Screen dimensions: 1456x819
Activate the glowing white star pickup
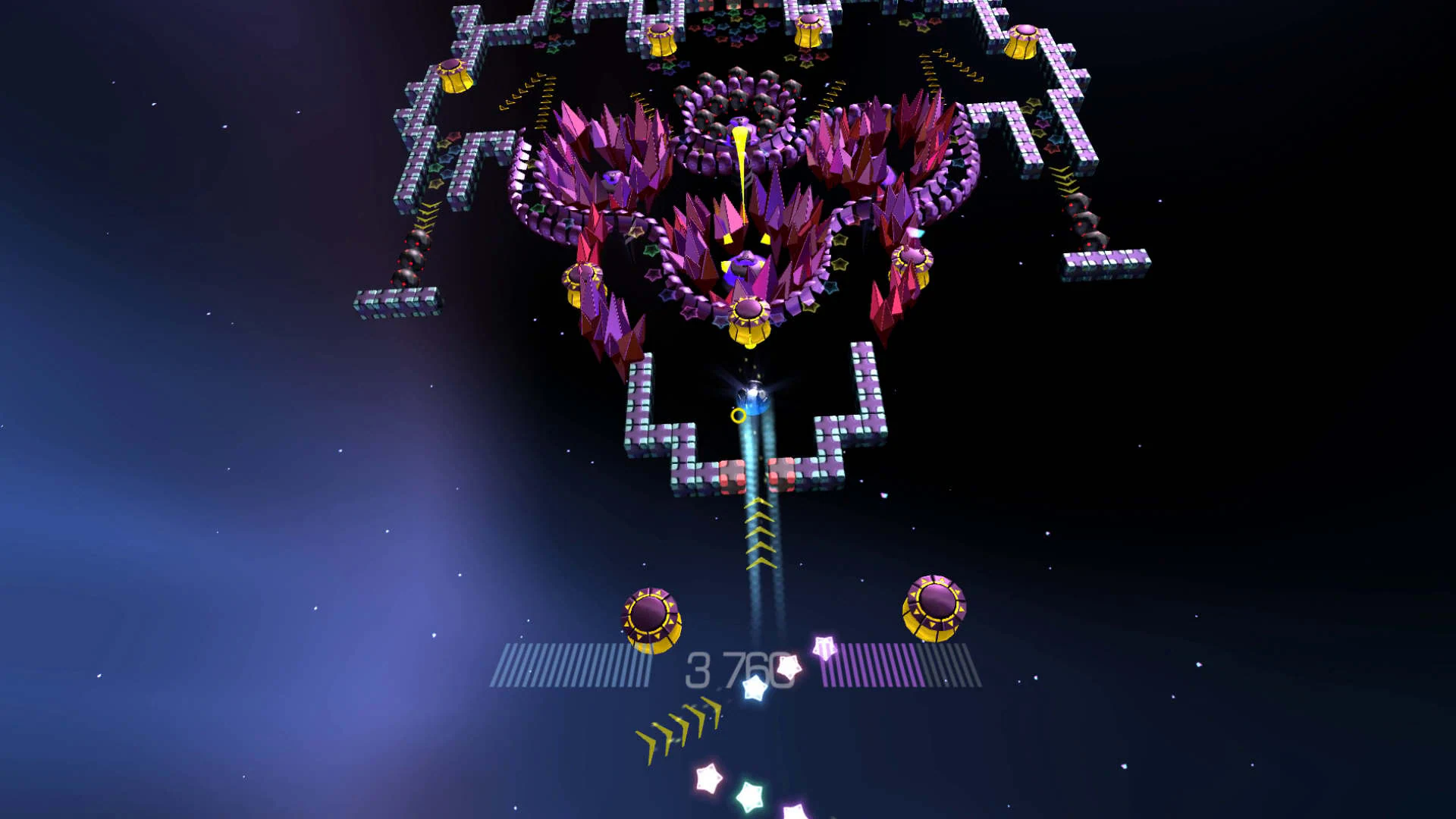(789, 666)
